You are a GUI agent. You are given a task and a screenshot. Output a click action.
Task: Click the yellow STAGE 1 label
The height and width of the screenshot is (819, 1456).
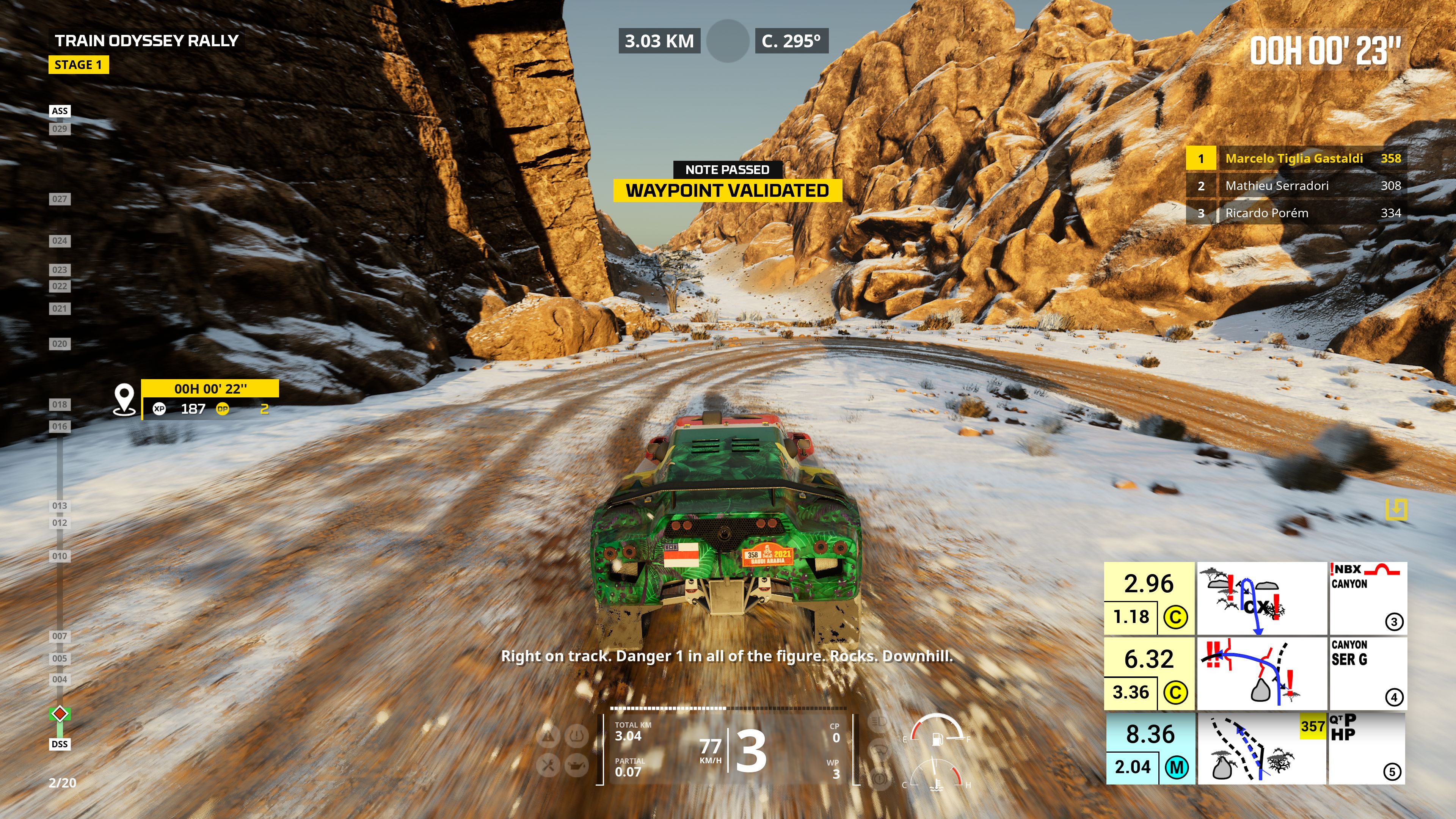[78, 65]
